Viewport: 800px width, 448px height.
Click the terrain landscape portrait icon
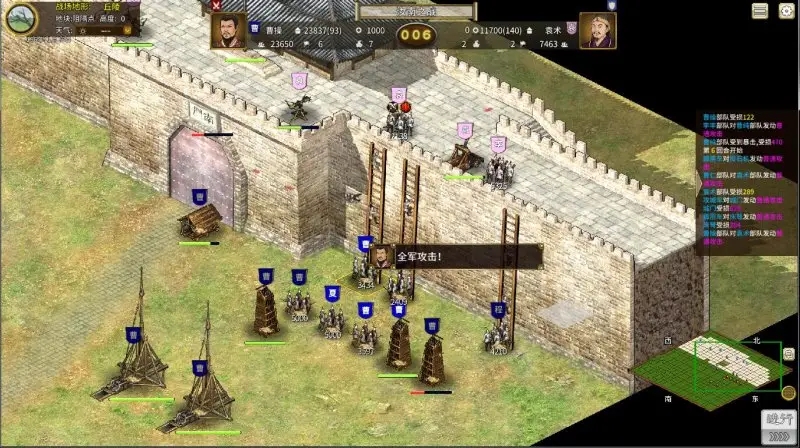click(20, 17)
